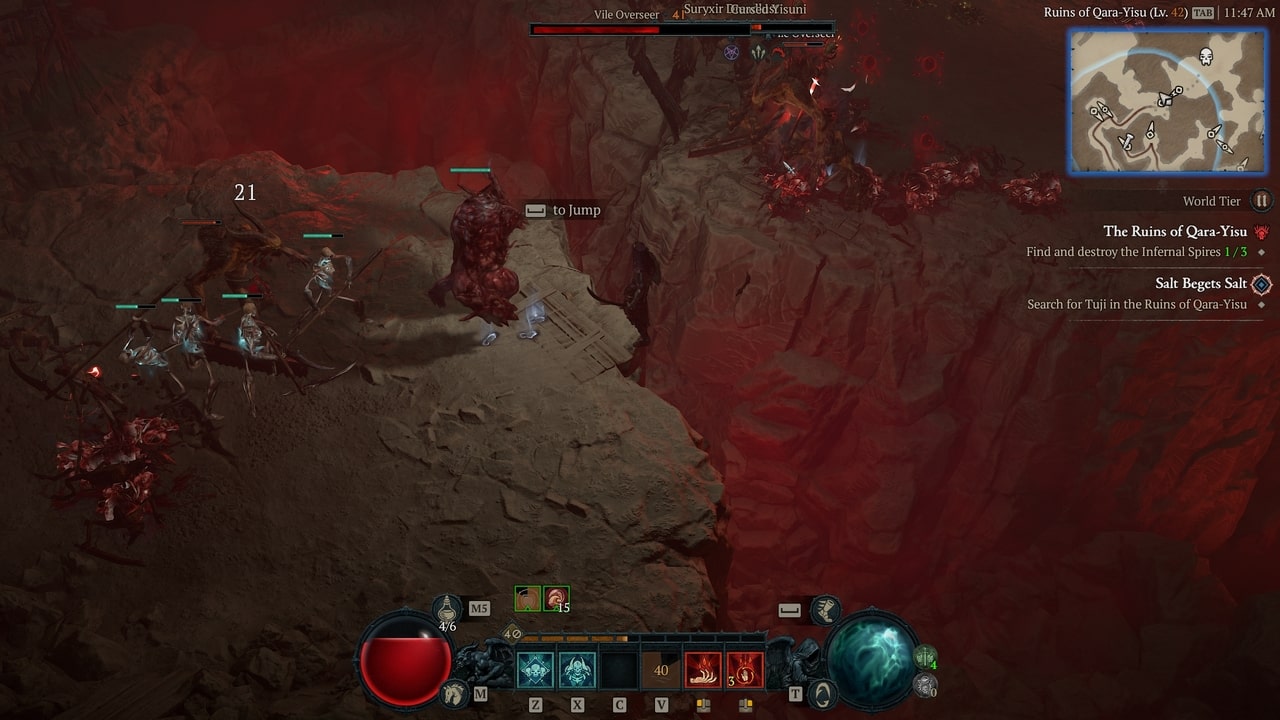Expand The Ruins of Qara-Yisu quest entry

(x=1177, y=231)
